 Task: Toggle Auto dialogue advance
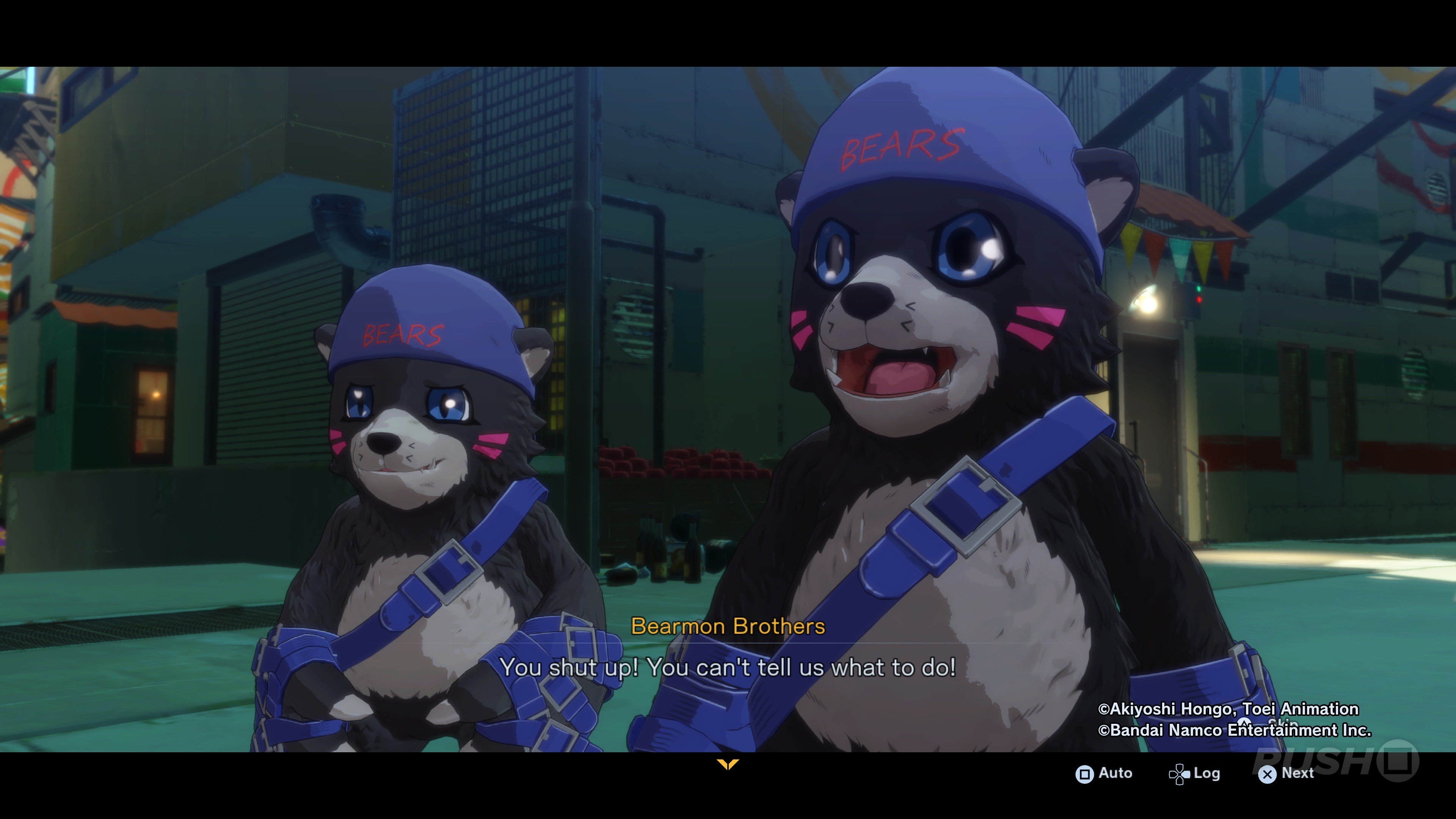(1104, 773)
